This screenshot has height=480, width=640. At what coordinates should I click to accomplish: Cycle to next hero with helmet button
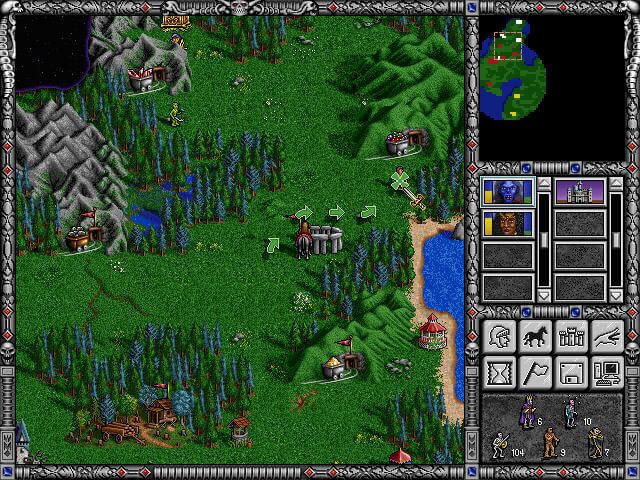click(498, 337)
